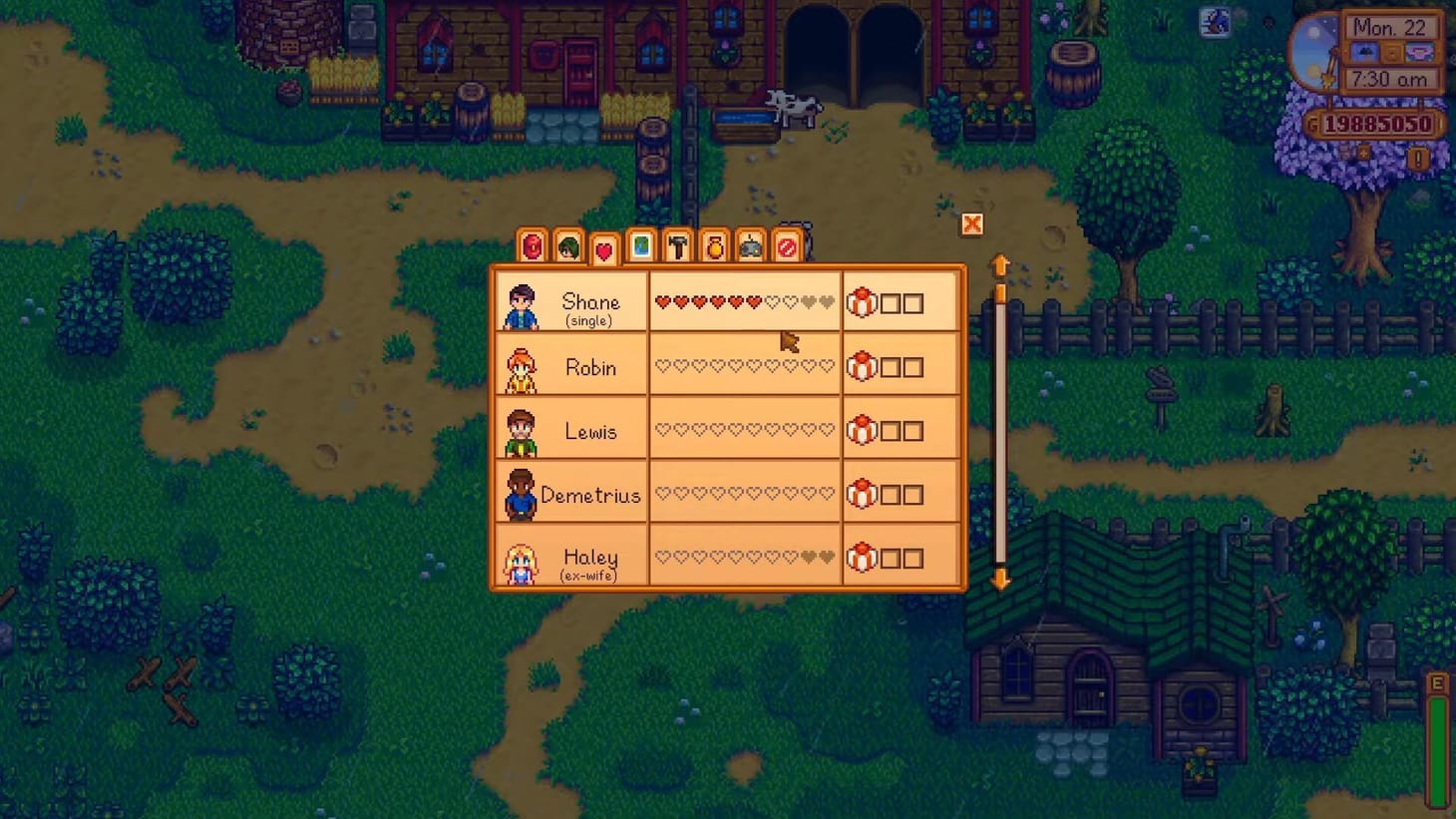The width and height of the screenshot is (1456, 819).
Task: Open the crafting hammer tab
Action: coord(678,246)
